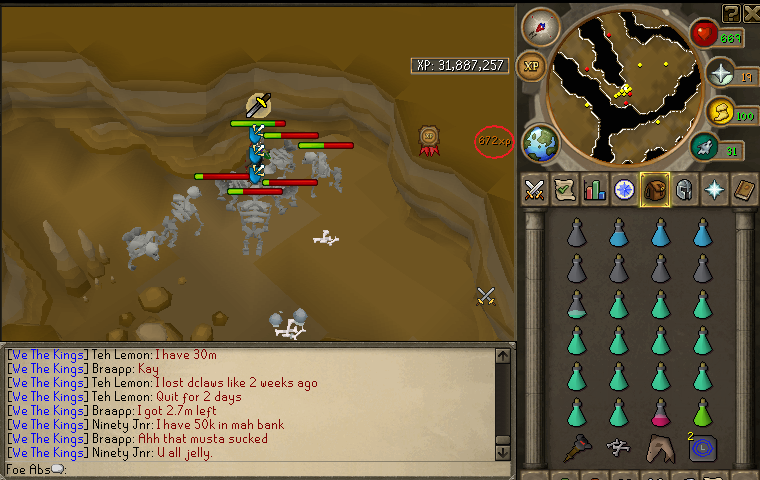Click the bones in the inventory
This screenshot has width=760, height=480.
(618, 447)
